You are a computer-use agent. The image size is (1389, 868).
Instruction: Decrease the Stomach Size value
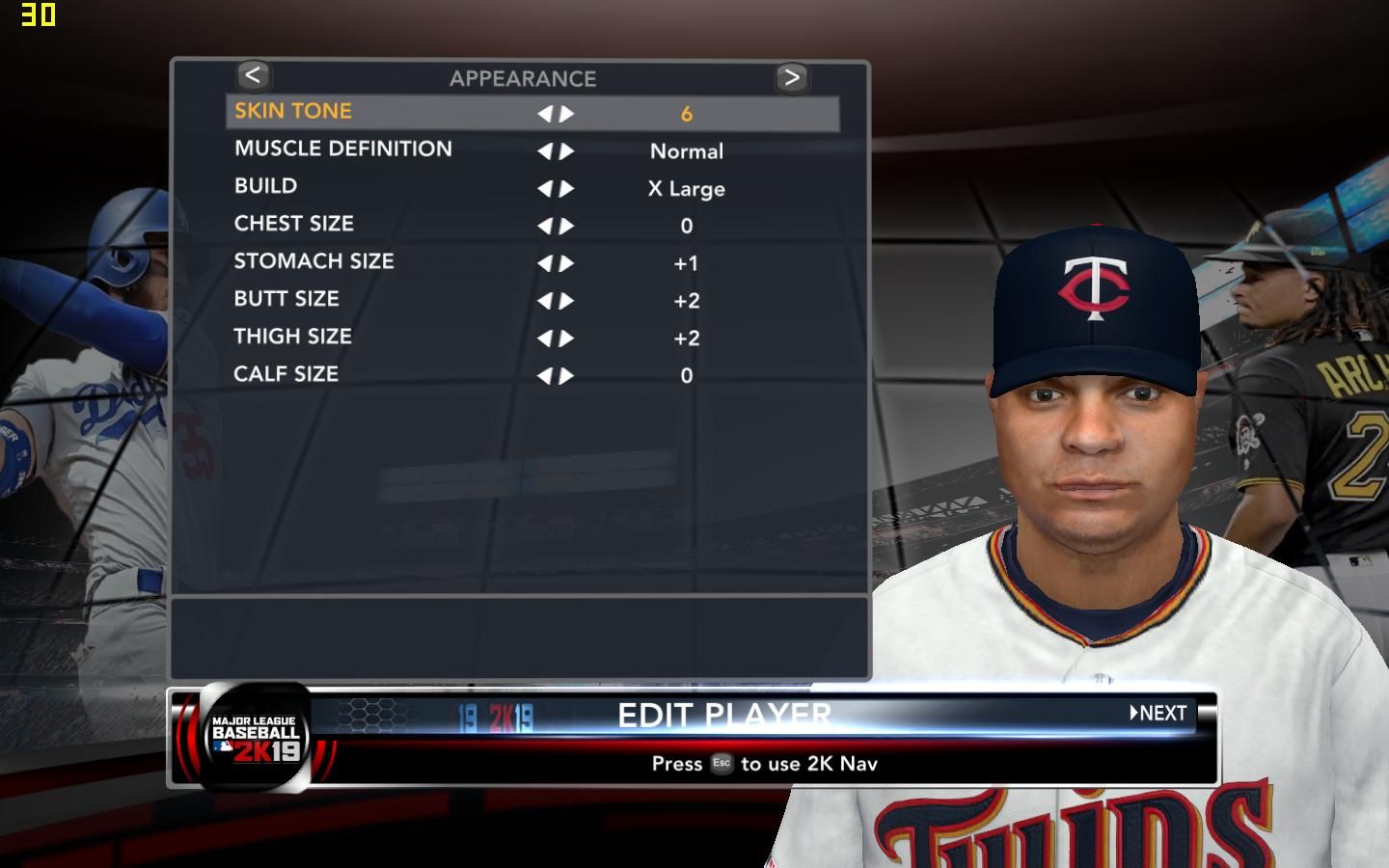(545, 263)
